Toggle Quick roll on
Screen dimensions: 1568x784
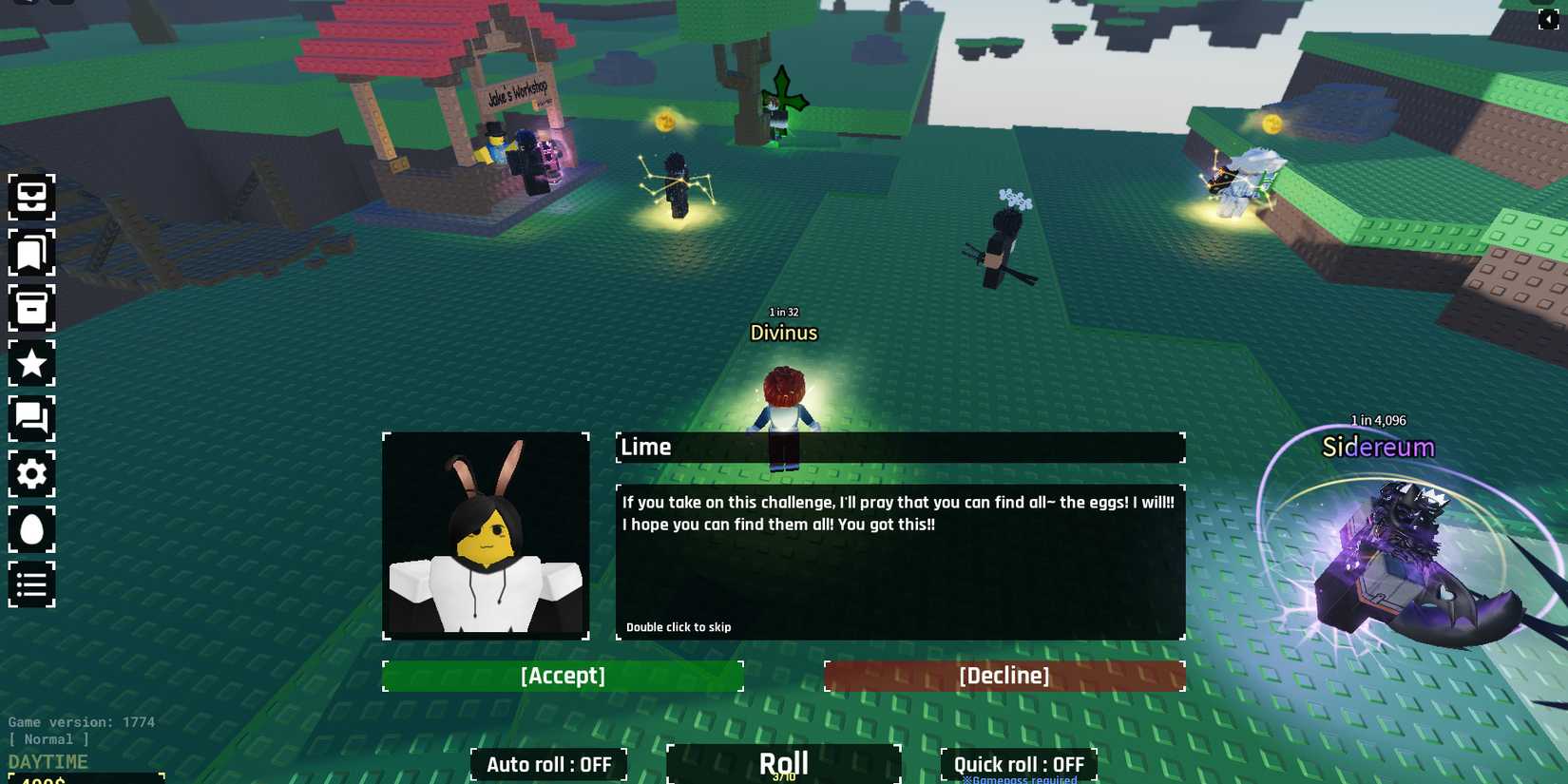[1018, 764]
